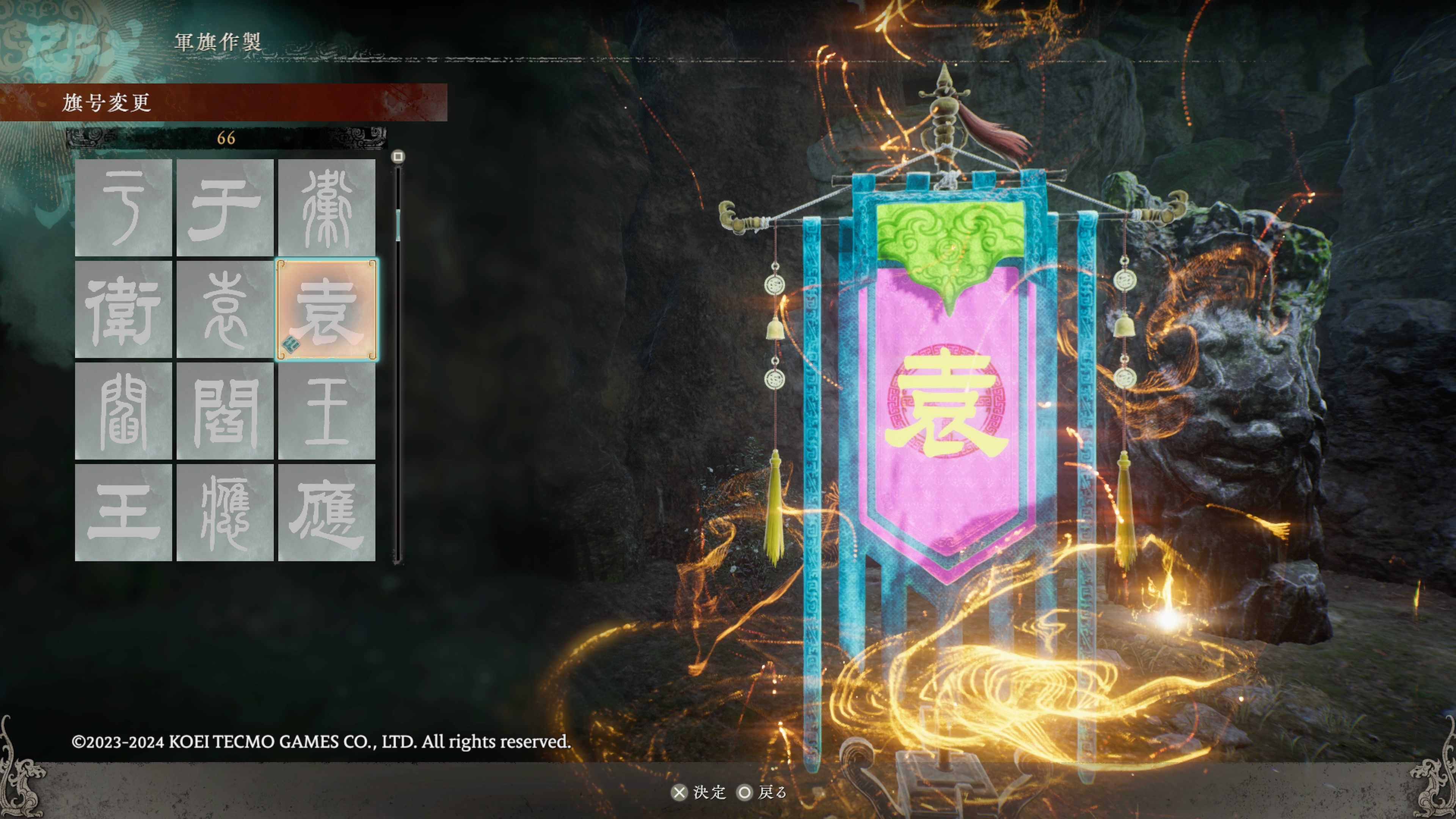Select the thin seal-script 王 tile

pos(327,411)
